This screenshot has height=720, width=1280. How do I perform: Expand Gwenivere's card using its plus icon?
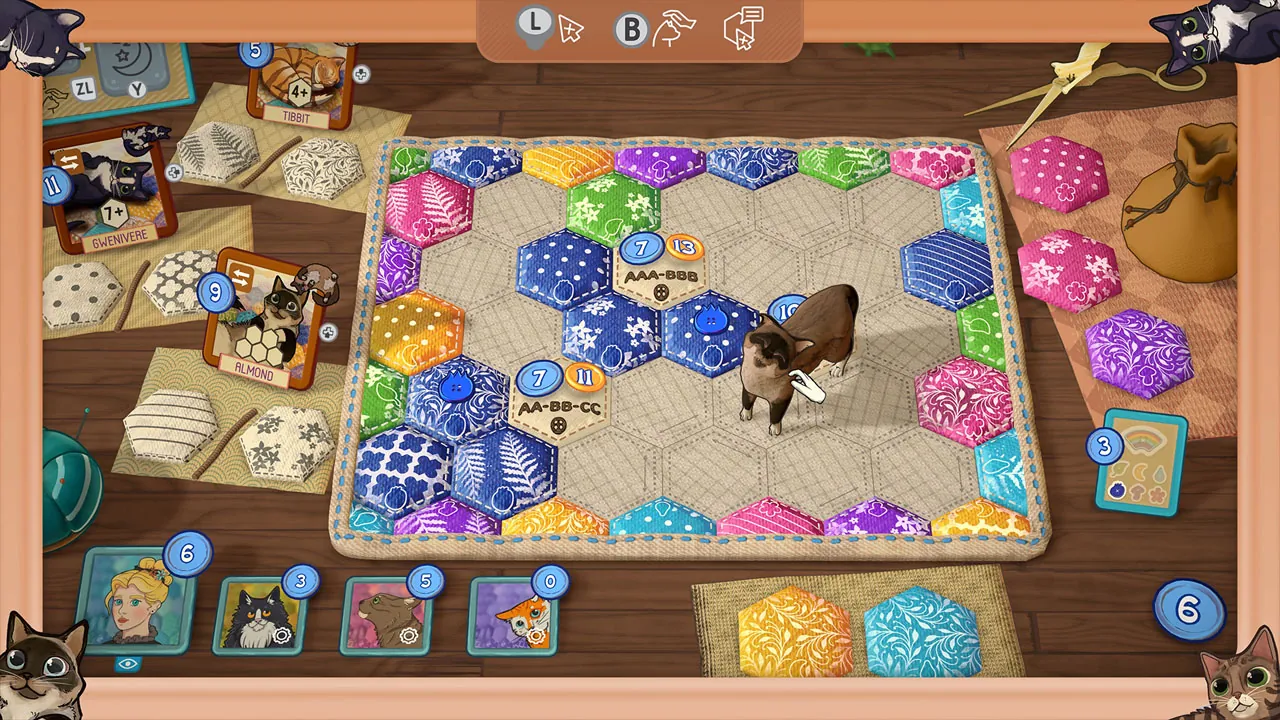tap(173, 172)
